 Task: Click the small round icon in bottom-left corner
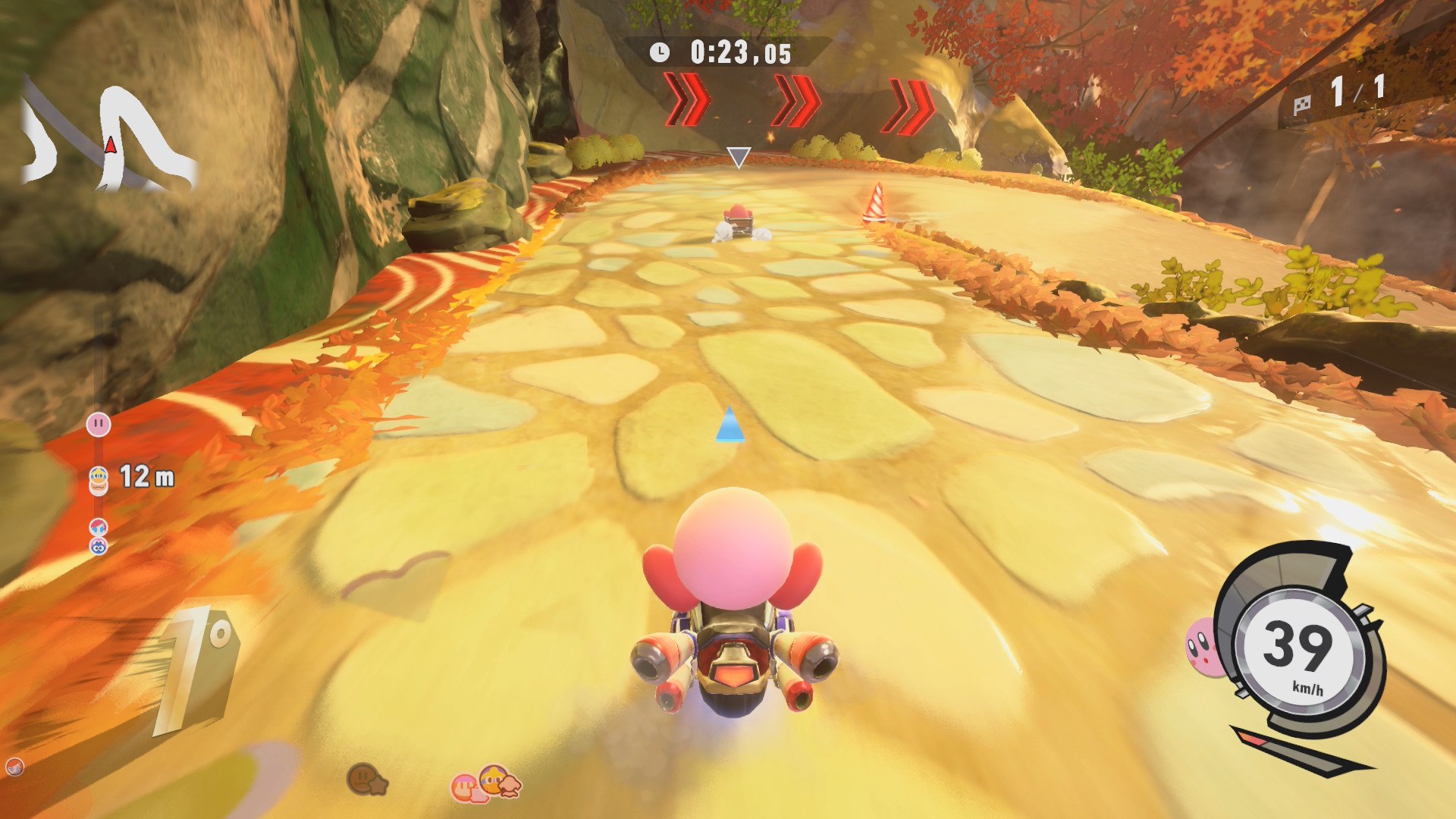pos(14,767)
